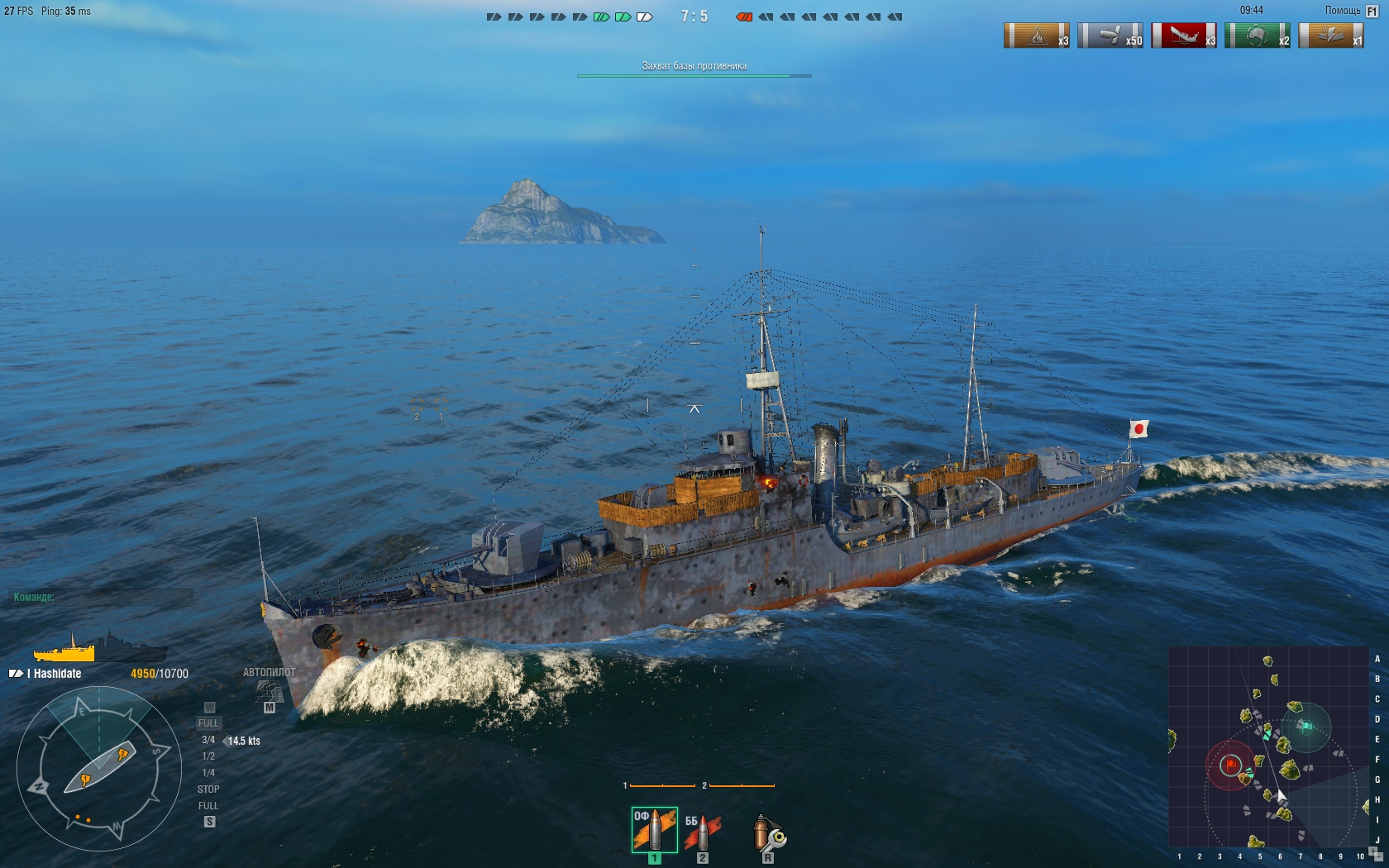Toggle the АВТОПИЛОТ autopilot icon
Image resolution: width=1389 pixels, height=868 pixels.
tap(269, 689)
